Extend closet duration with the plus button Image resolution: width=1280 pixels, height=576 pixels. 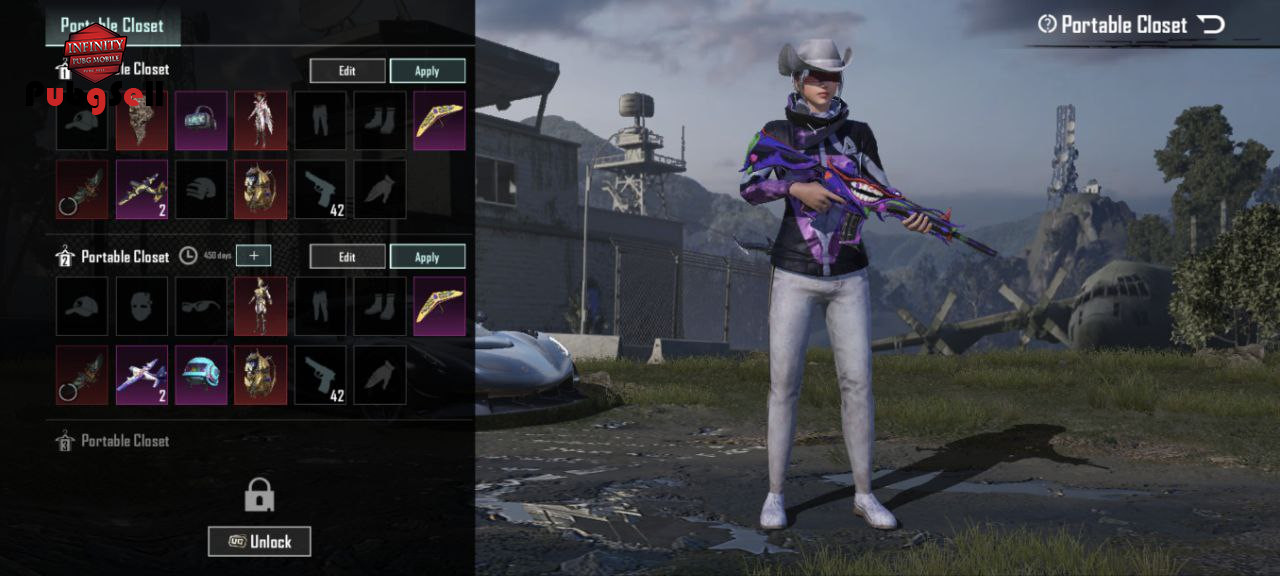254,256
